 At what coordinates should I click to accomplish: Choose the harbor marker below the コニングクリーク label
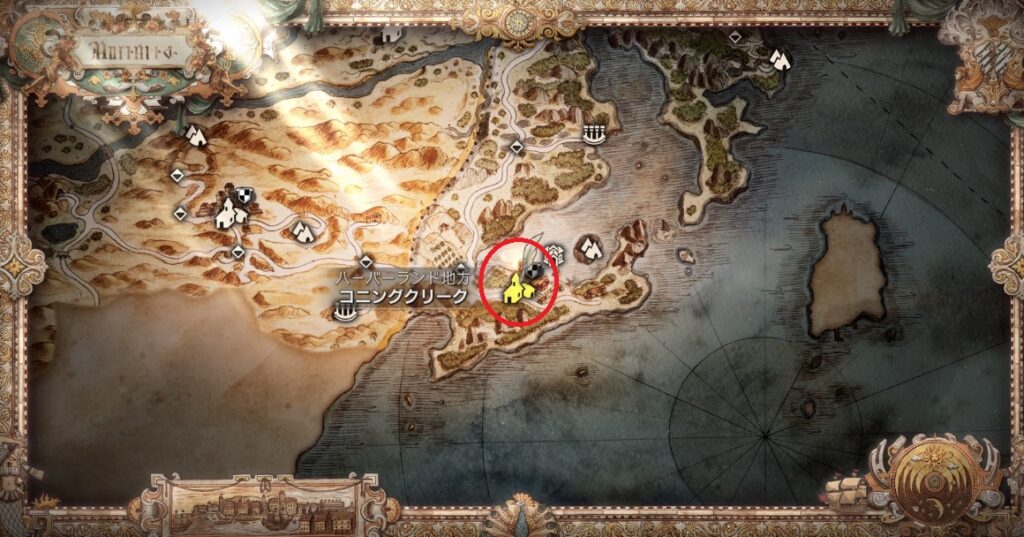(344, 314)
